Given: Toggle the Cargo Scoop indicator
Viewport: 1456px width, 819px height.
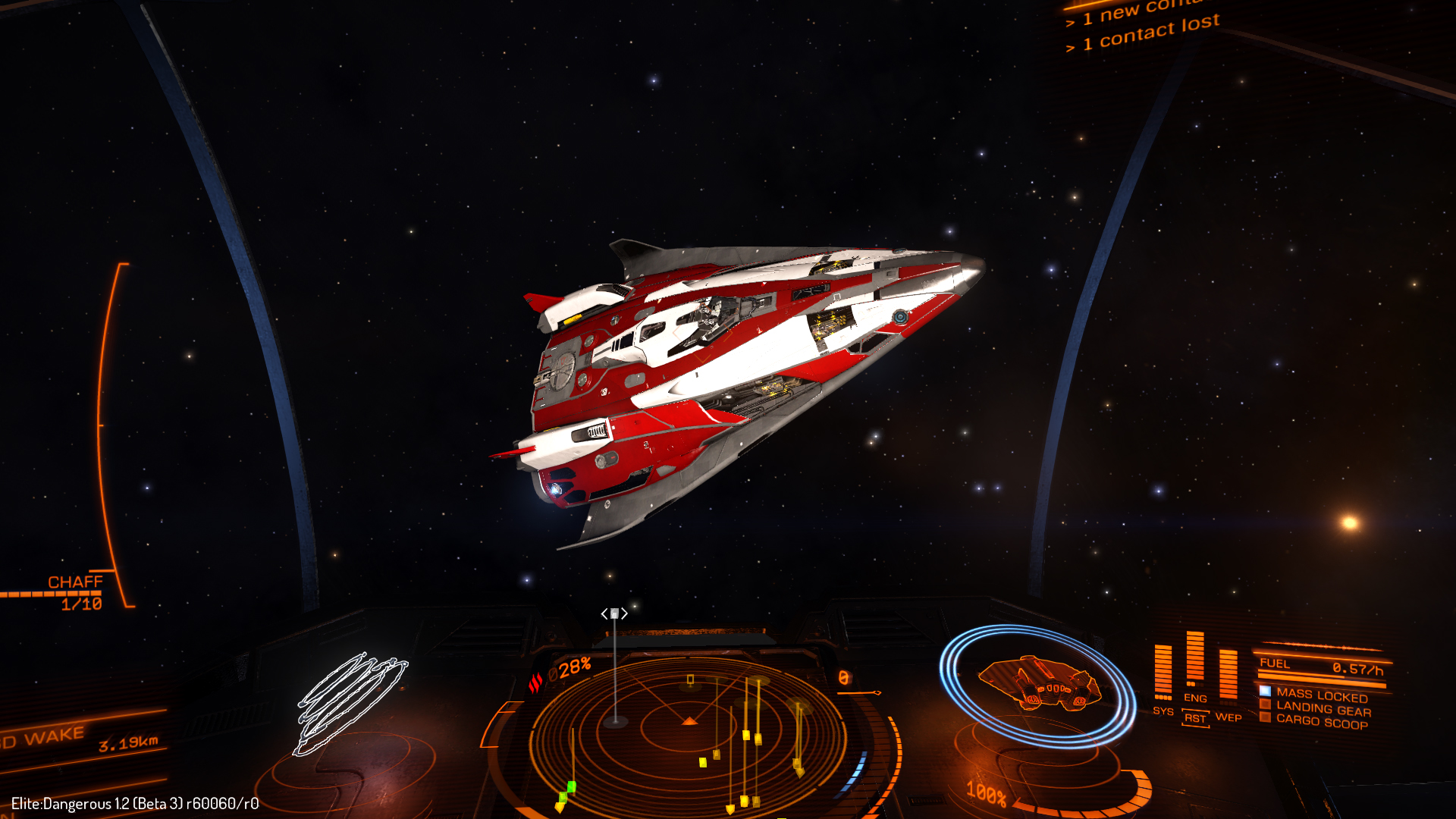Looking at the screenshot, I should coord(1321,722).
